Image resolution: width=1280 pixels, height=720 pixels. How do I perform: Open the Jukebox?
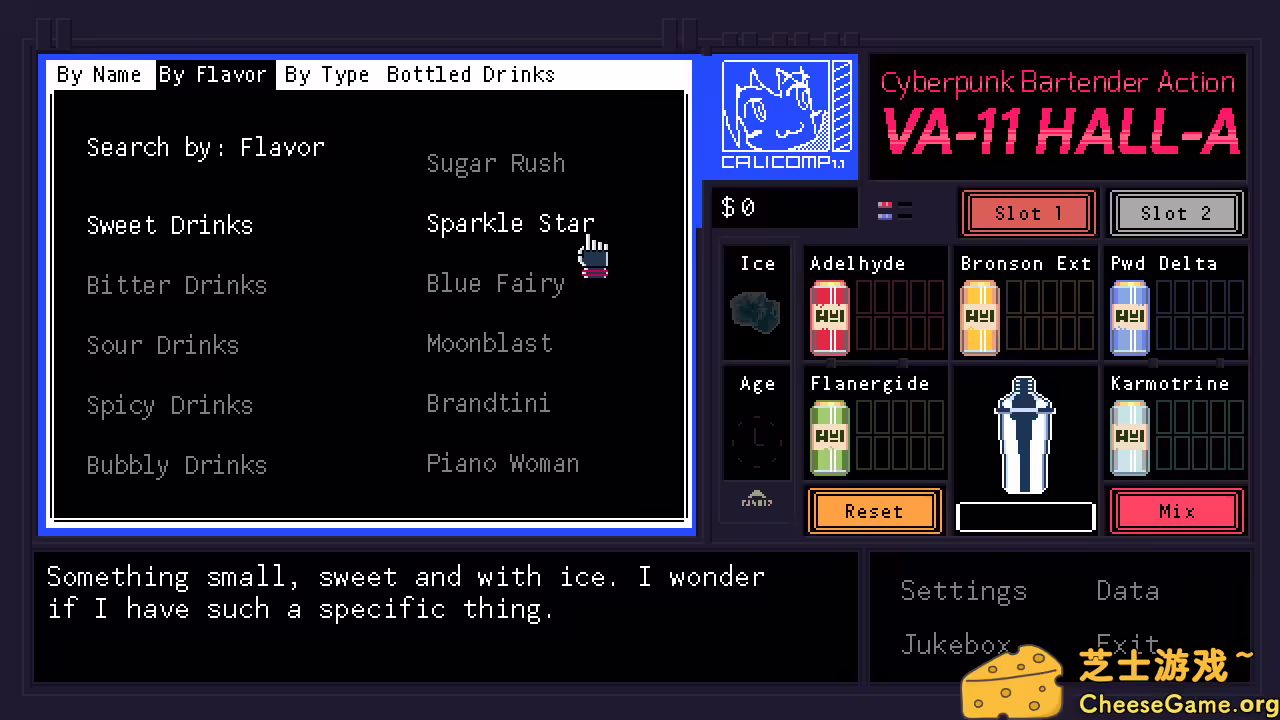pos(956,644)
